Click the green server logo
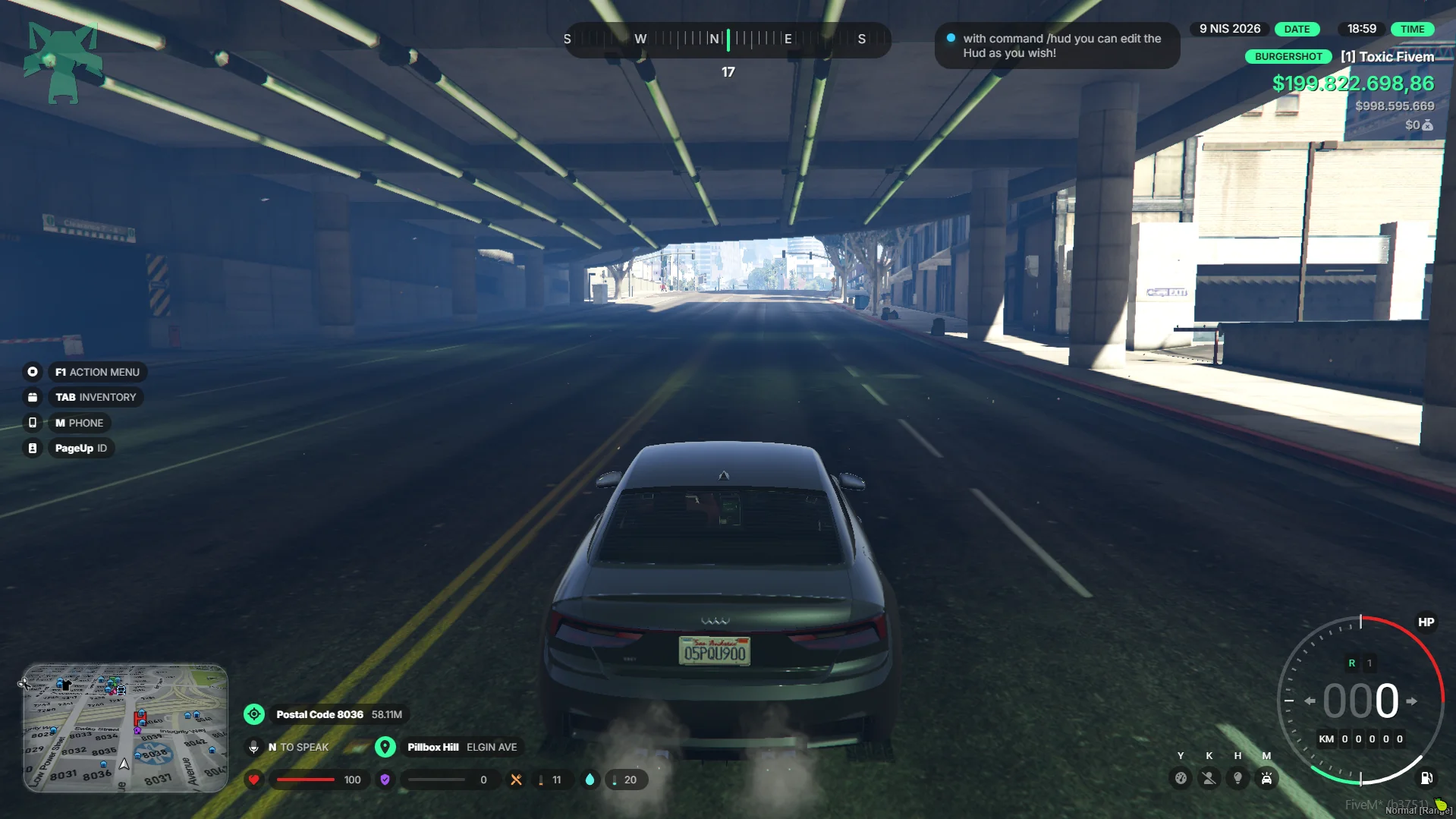Viewport: 1456px width, 819px height. click(62, 62)
